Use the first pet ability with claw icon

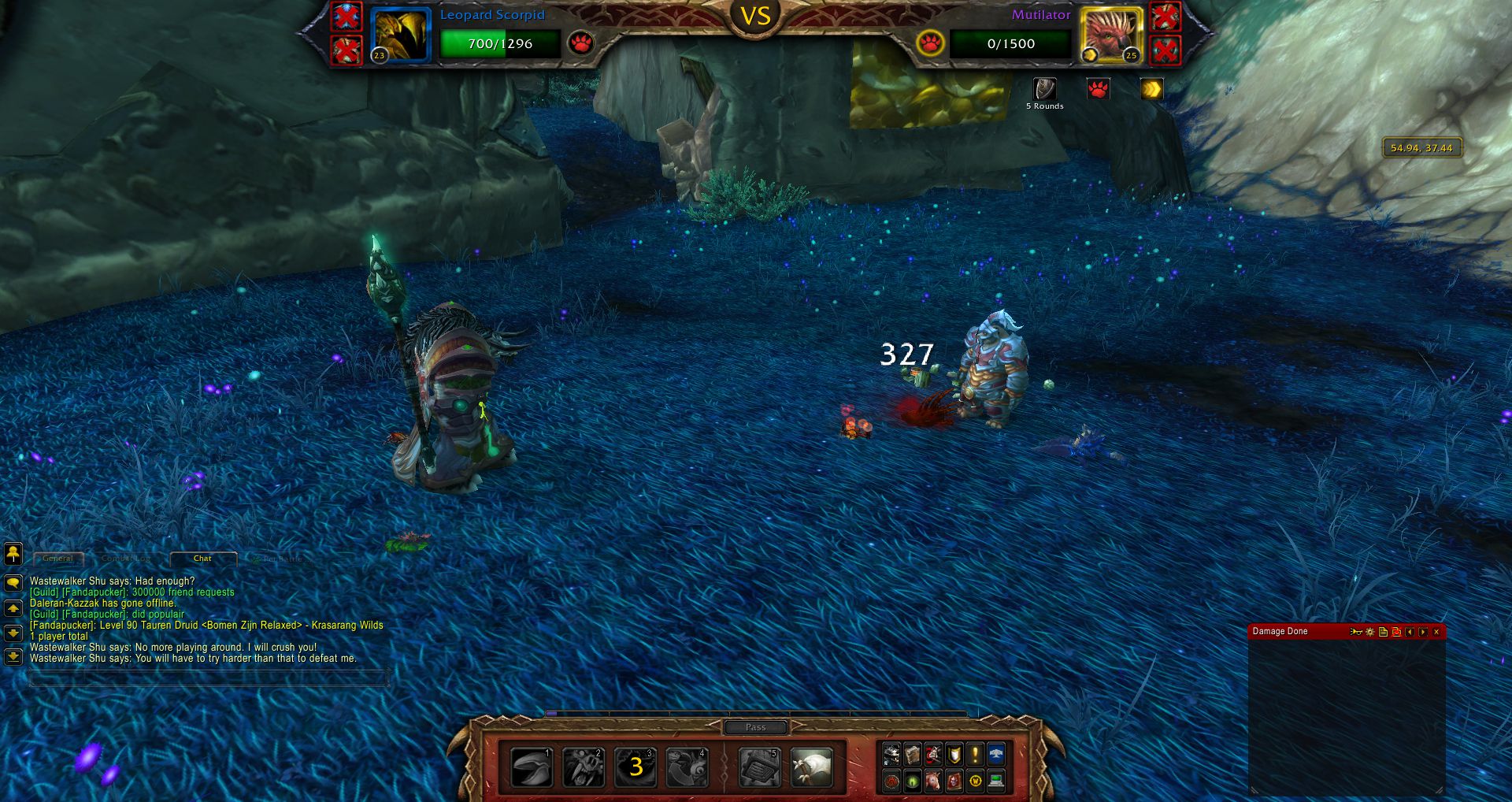point(532,767)
